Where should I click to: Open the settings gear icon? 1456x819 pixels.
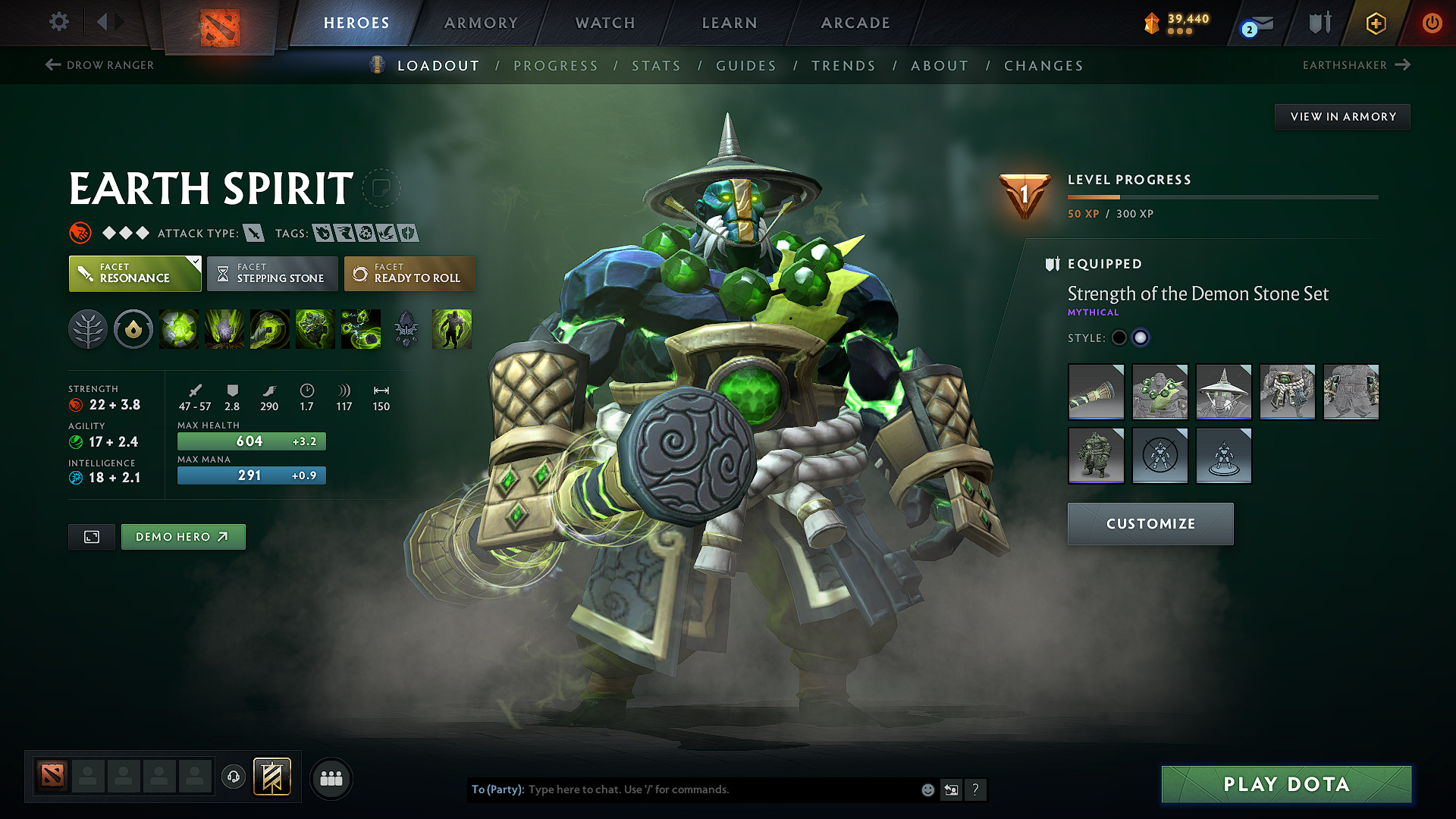click(x=58, y=23)
